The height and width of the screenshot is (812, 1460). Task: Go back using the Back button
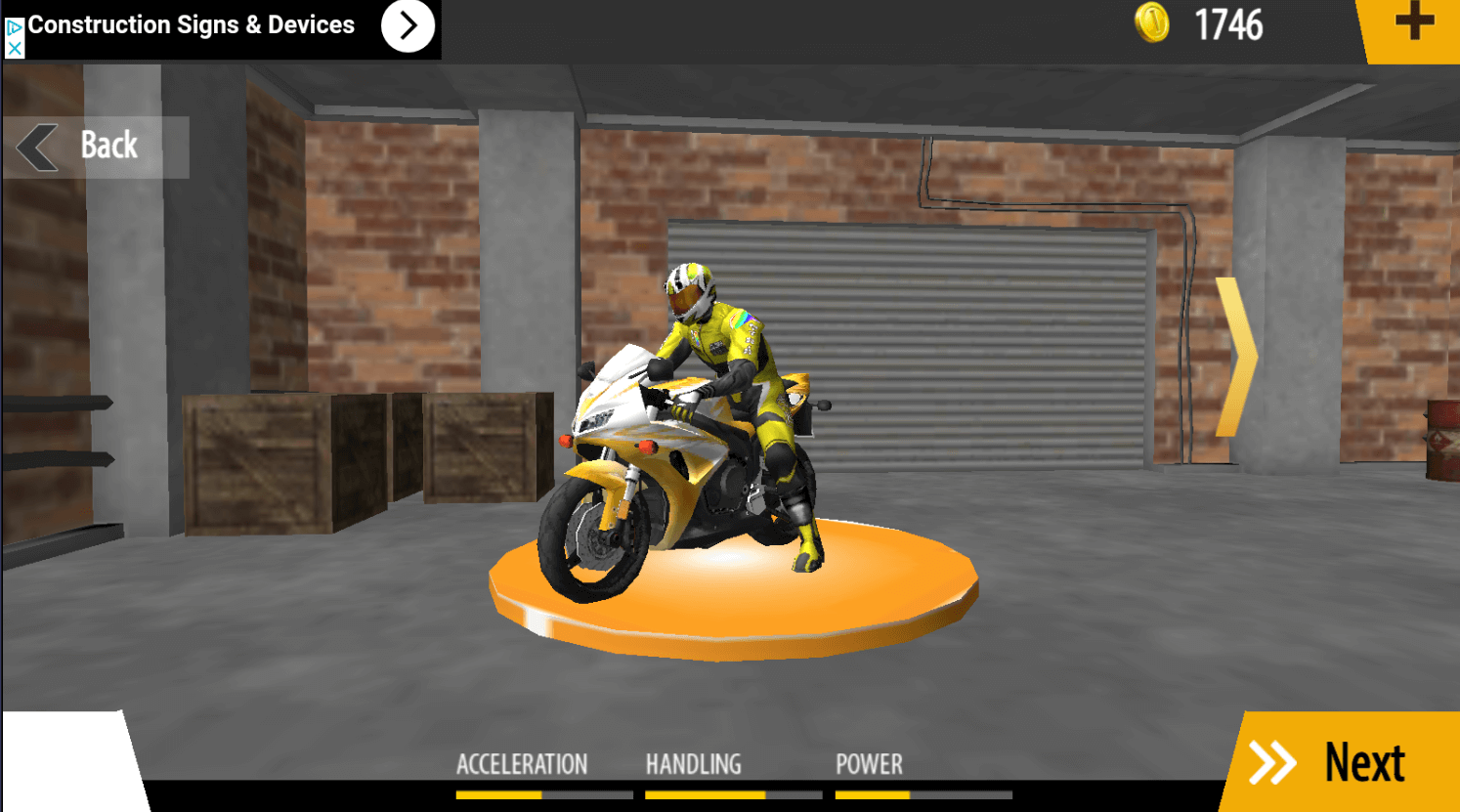[x=95, y=147]
